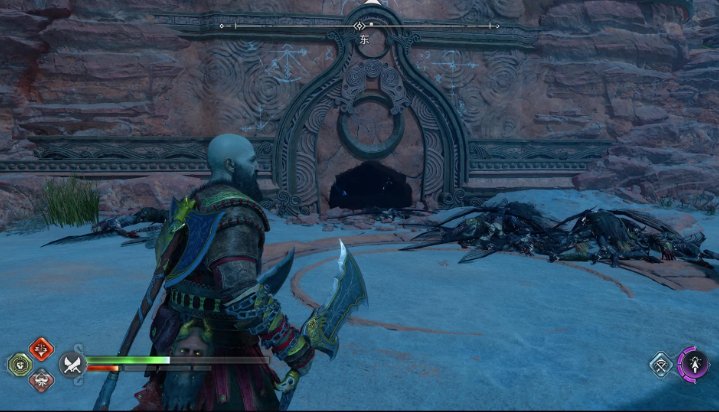Click the crossed blades weapon icon

[71, 364]
